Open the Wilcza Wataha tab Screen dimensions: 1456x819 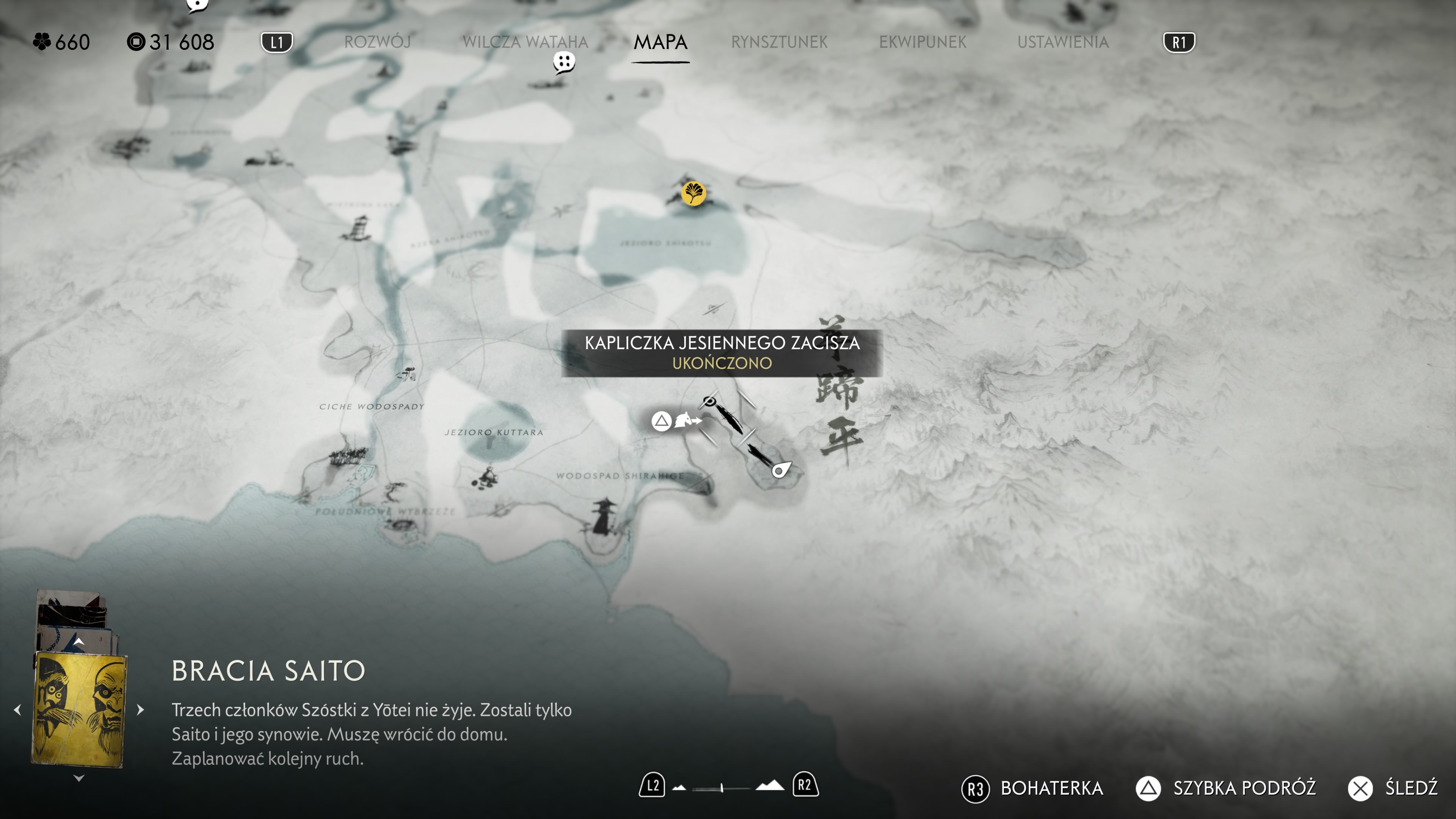tap(525, 42)
